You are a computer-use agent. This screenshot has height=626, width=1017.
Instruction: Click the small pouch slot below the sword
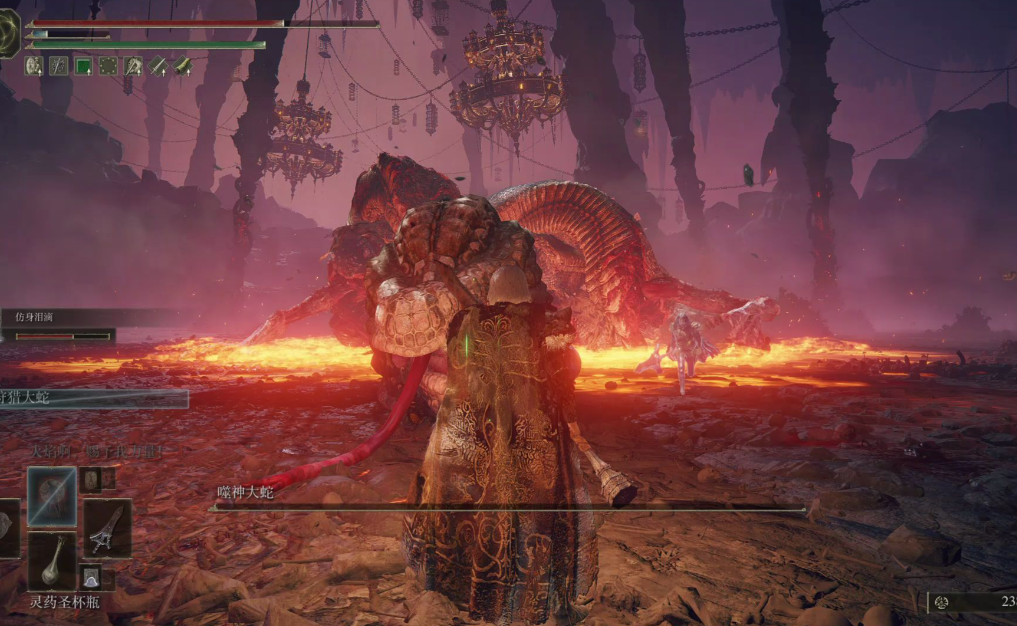click(x=91, y=576)
